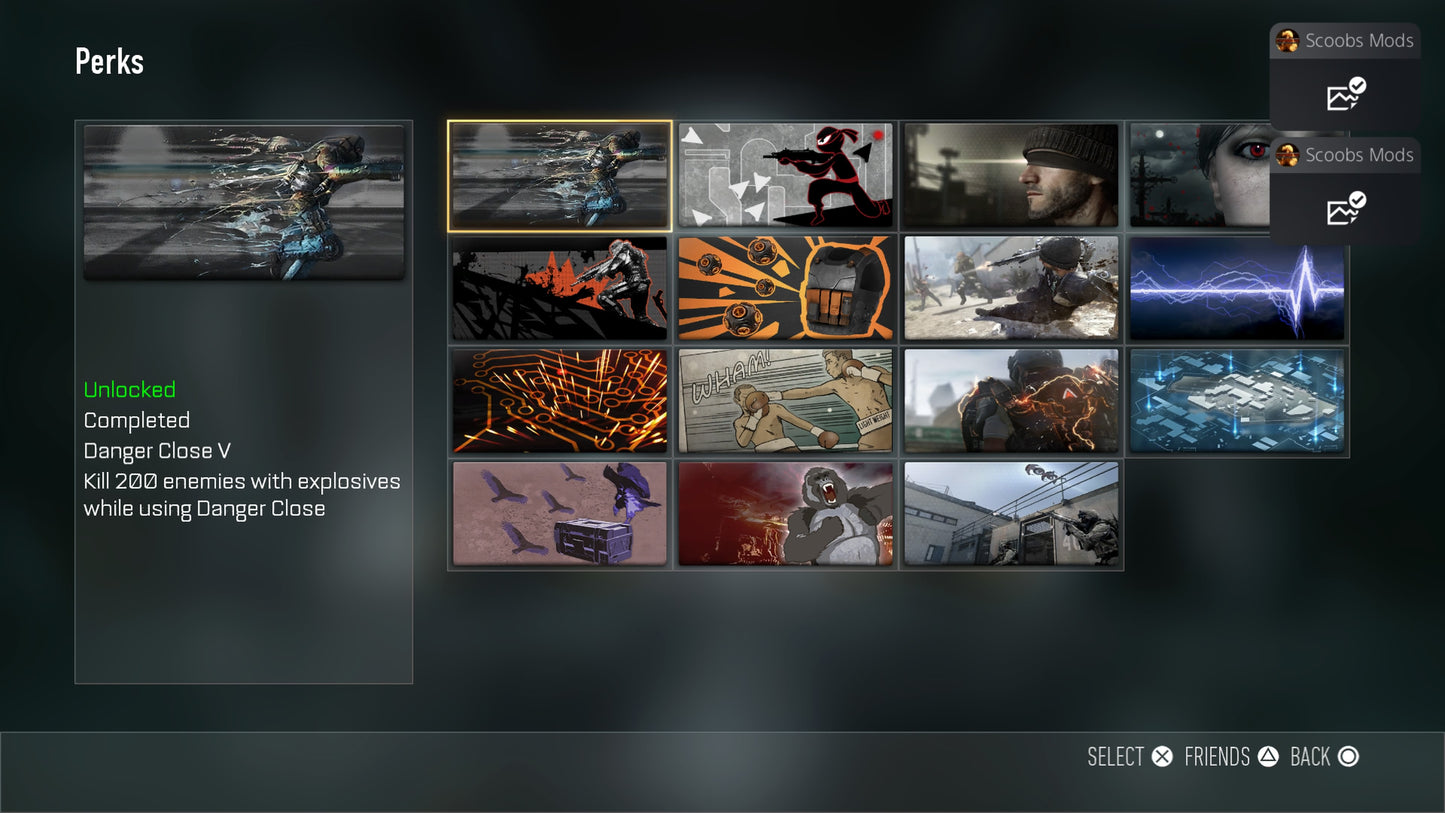Viewport: 1445px width, 813px height.
Task: Select the boxing WHAM perk icon
Action: 785,400
